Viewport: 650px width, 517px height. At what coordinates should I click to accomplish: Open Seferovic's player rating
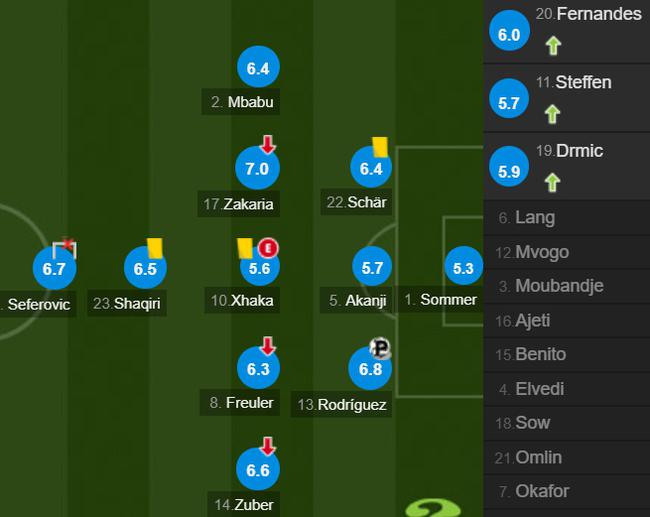[54, 269]
